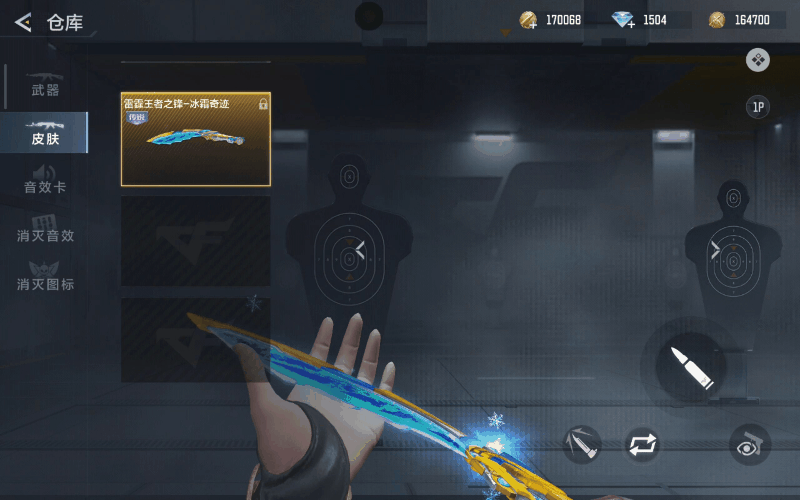This screenshot has width=800, height=500.
Task: Go back using the arrow beside 仓库
Action: coord(23,22)
